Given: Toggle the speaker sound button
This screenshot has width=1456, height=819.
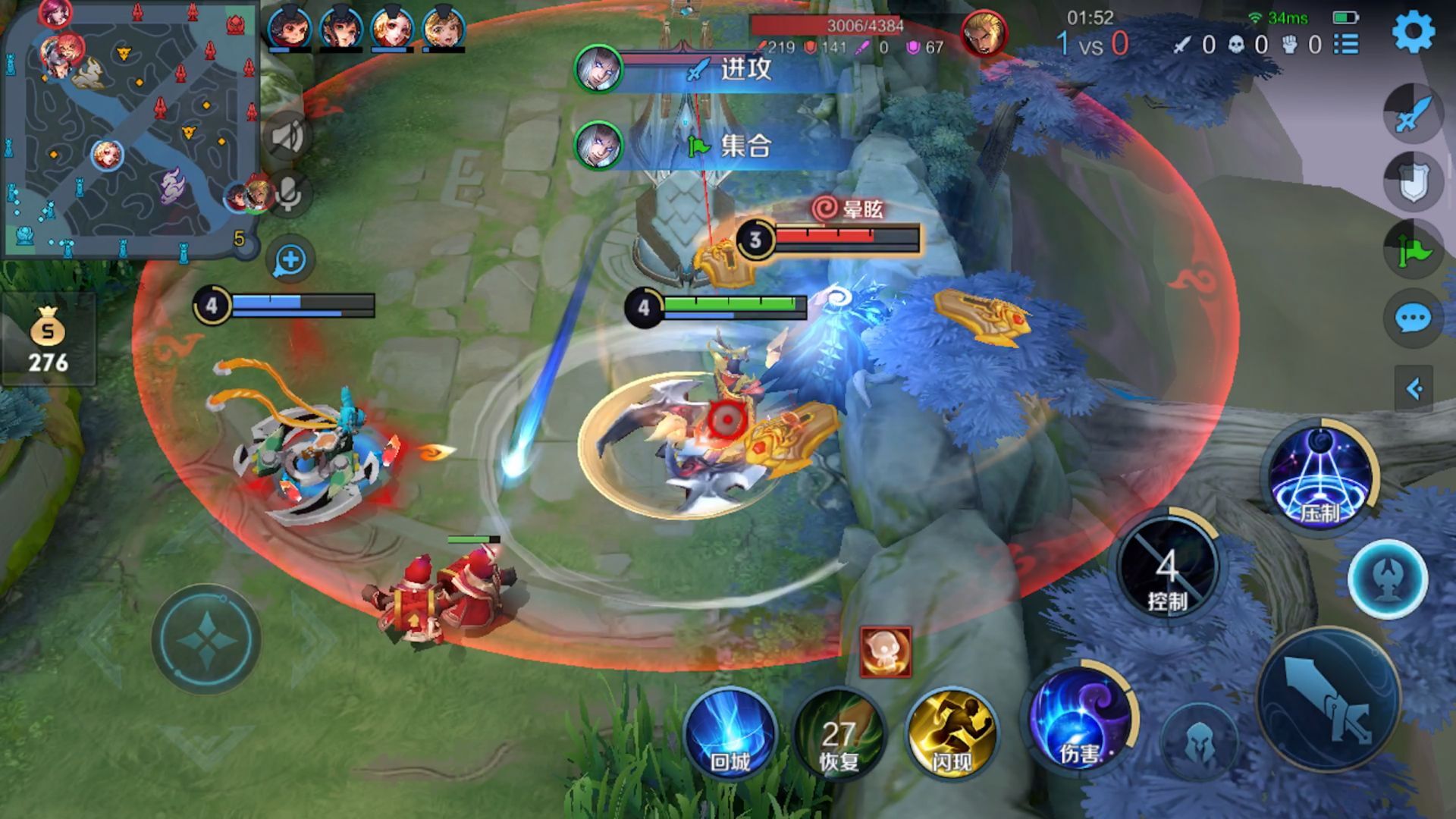Looking at the screenshot, I should click(x=287, y=137).
